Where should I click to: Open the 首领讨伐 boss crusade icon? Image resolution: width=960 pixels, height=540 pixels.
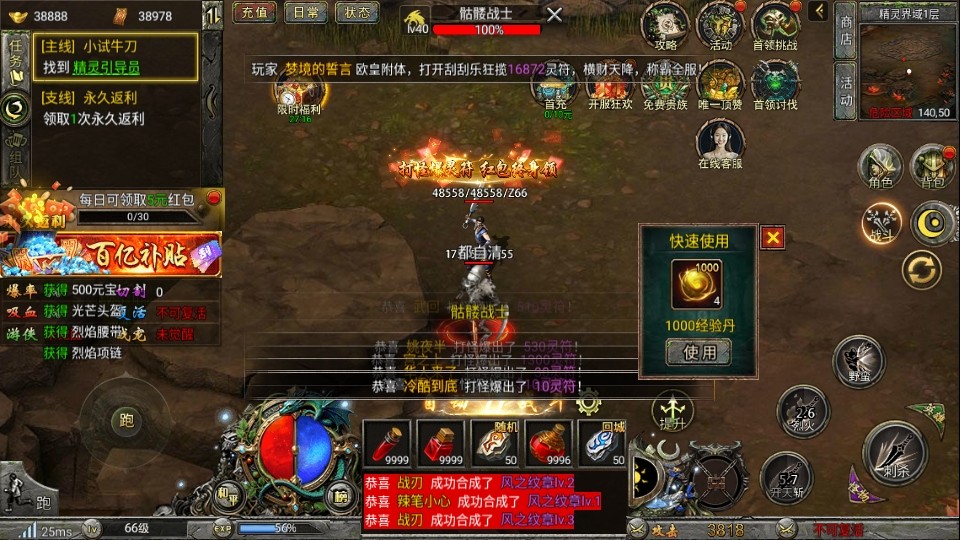(775, 84)
